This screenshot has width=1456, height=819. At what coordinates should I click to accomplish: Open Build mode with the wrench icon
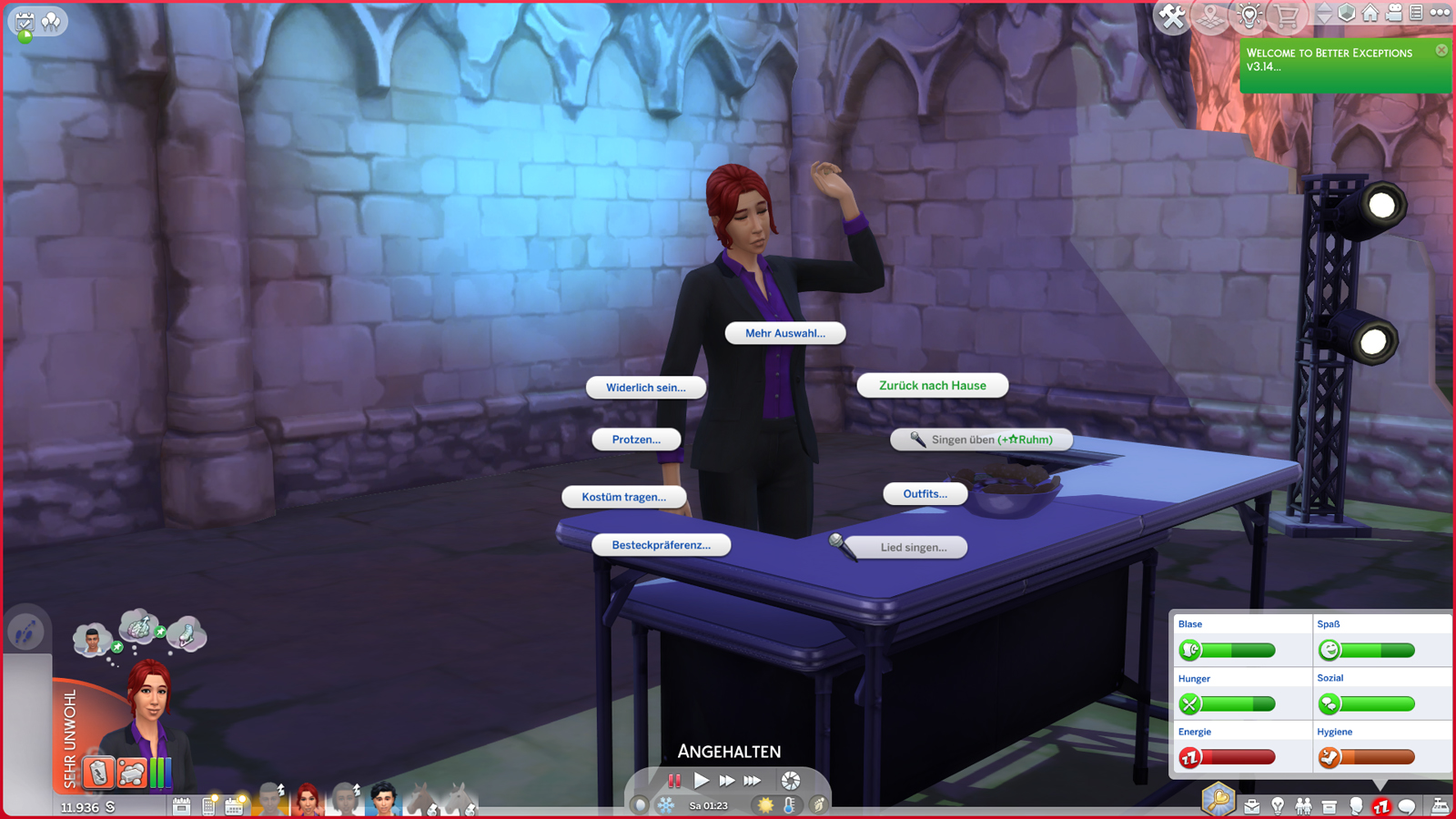pyautogui.click(x=1174, y=14)
